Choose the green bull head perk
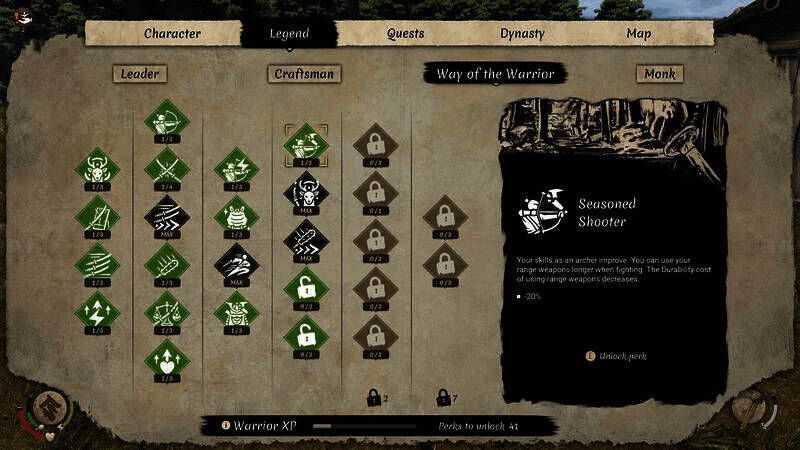 [97, 167]
